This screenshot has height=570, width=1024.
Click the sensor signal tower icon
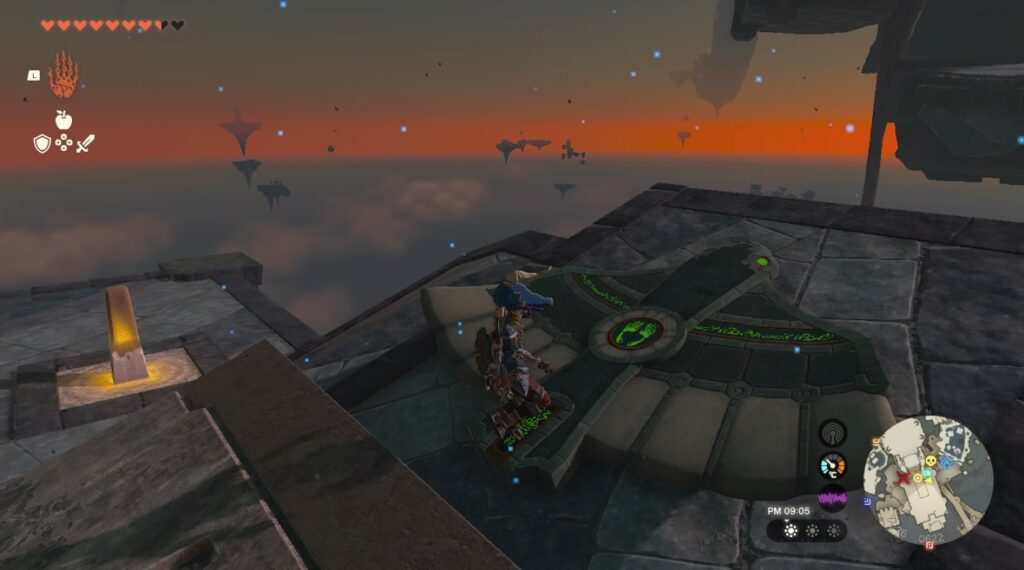[x=832, y=432]
